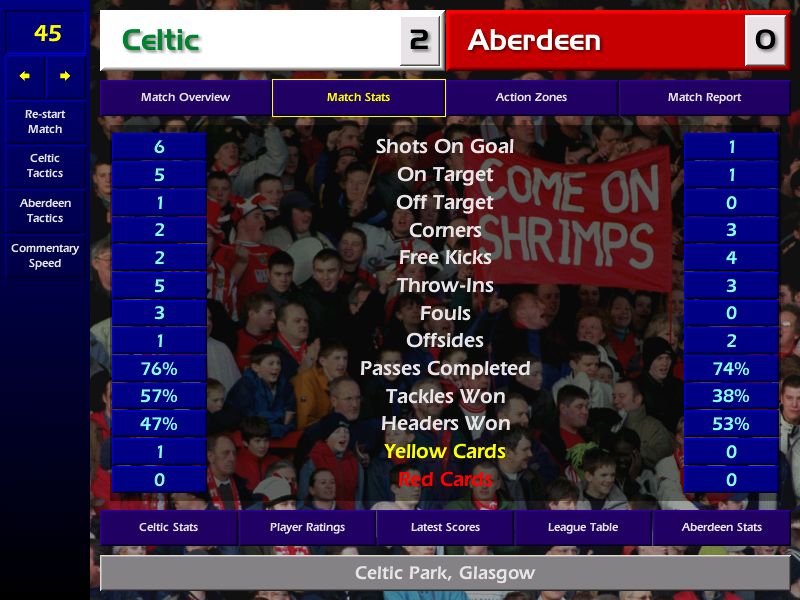Viewport: 800px width, 600px height.
Task: Show the Match Report tab
Action: tap(704, 98)
